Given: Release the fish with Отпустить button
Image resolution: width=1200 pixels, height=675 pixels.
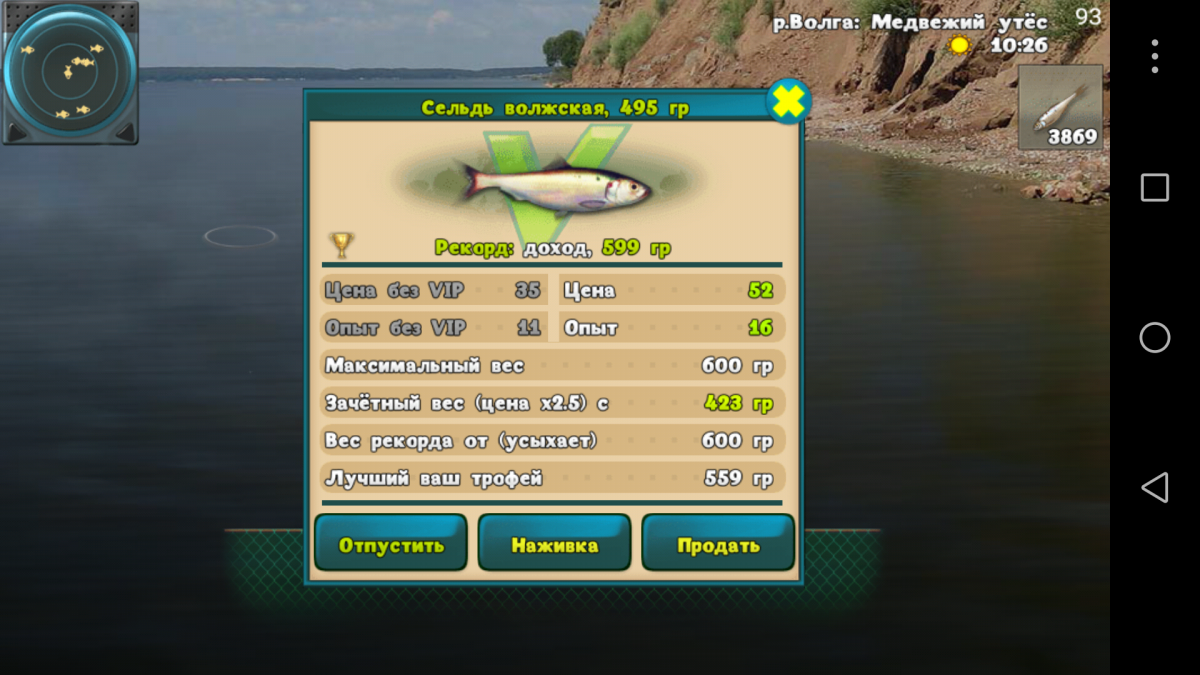Looking at the screenshot, I should click(x=391, y=545).
